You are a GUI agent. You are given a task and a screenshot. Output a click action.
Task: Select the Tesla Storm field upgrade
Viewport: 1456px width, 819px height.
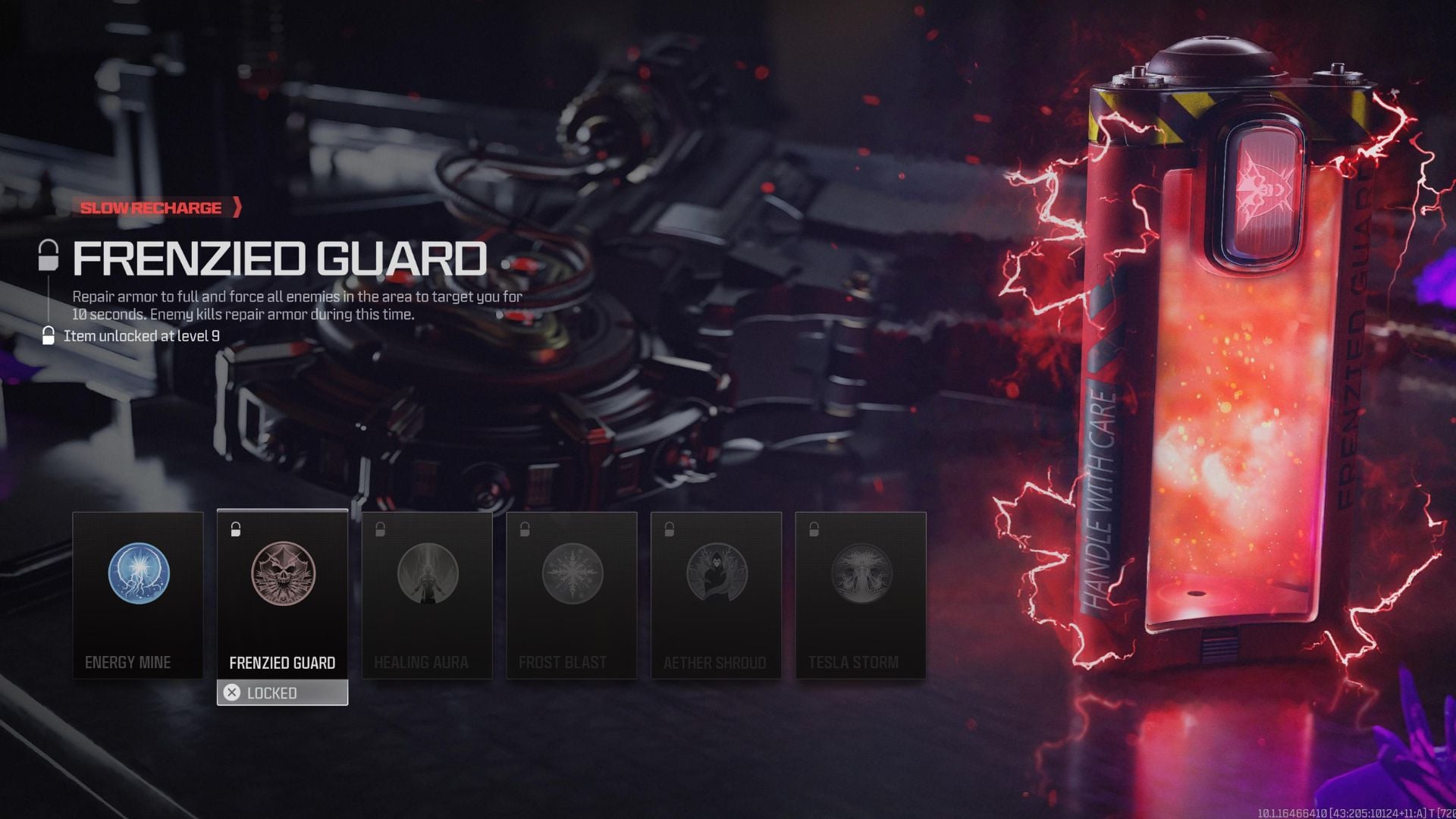[861, 595]
